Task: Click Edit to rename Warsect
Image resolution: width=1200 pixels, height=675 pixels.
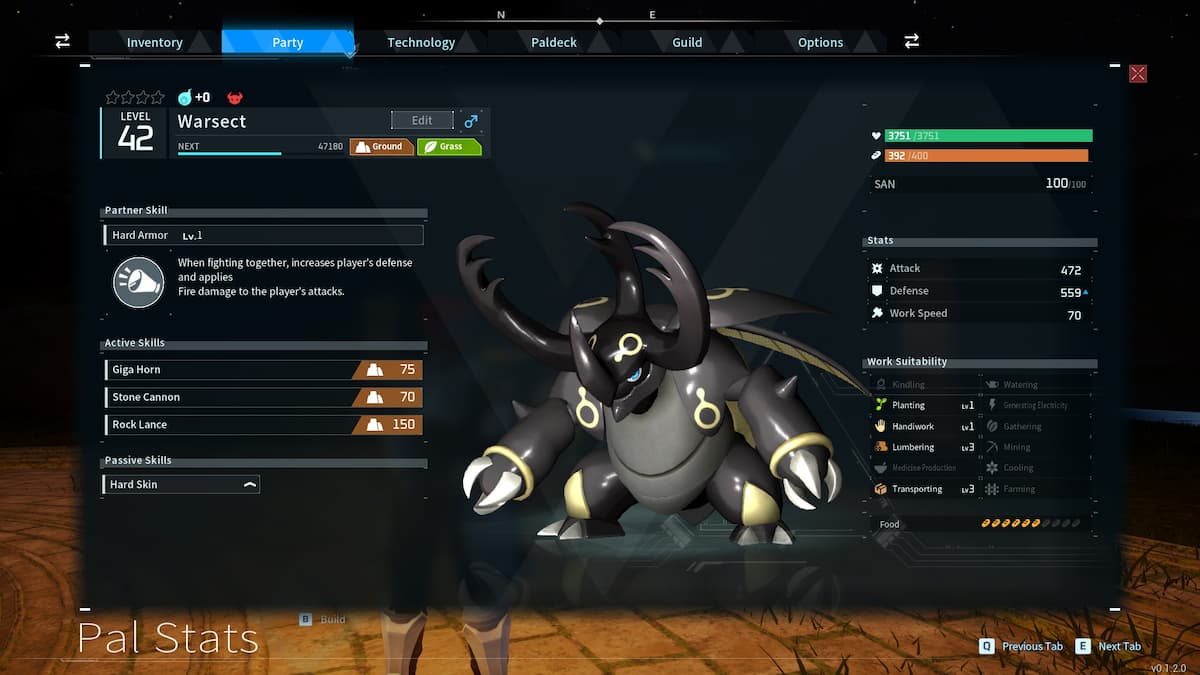Action: 422,120
